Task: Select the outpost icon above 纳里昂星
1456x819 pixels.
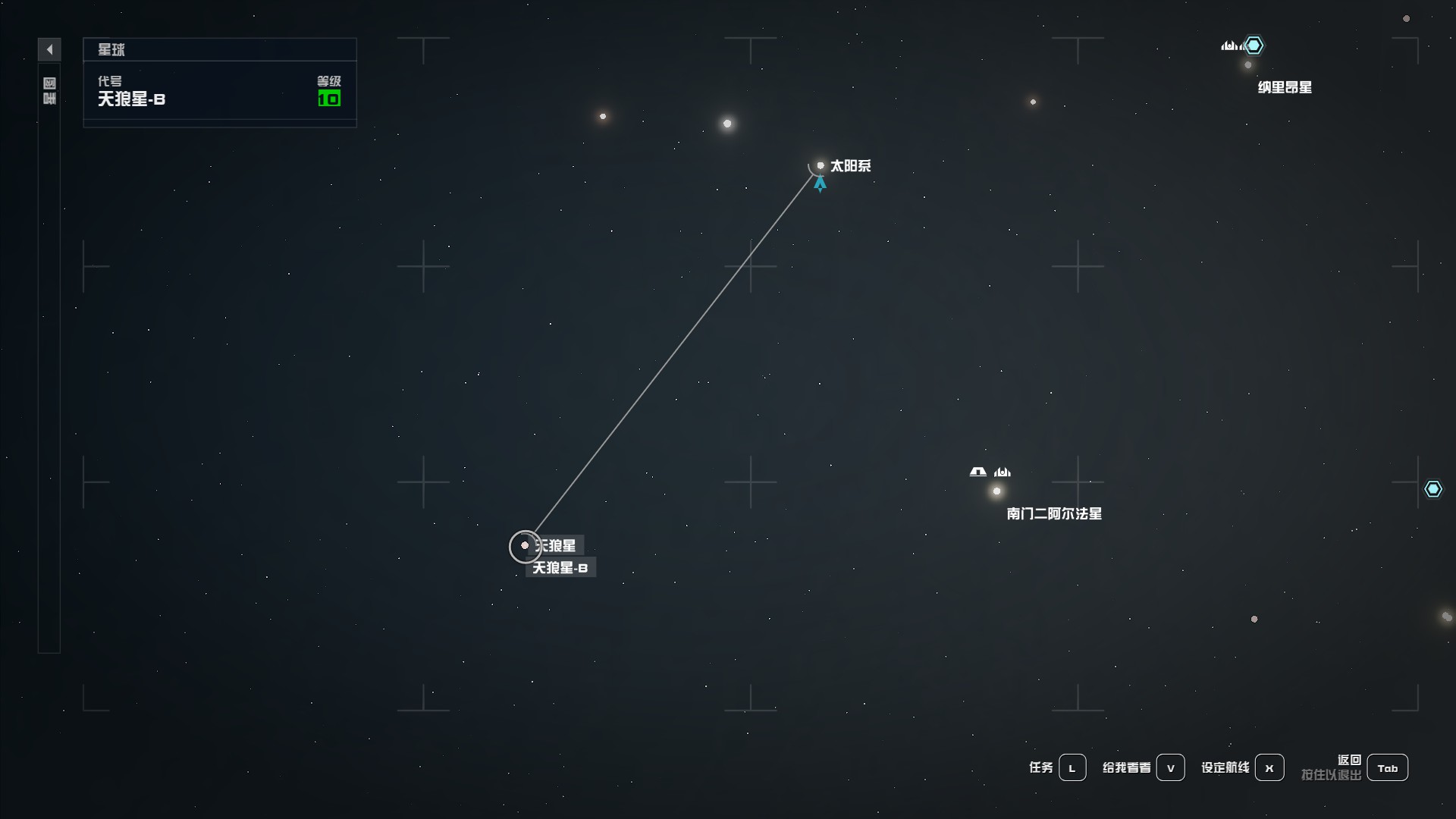Action: coord(1229,46)
